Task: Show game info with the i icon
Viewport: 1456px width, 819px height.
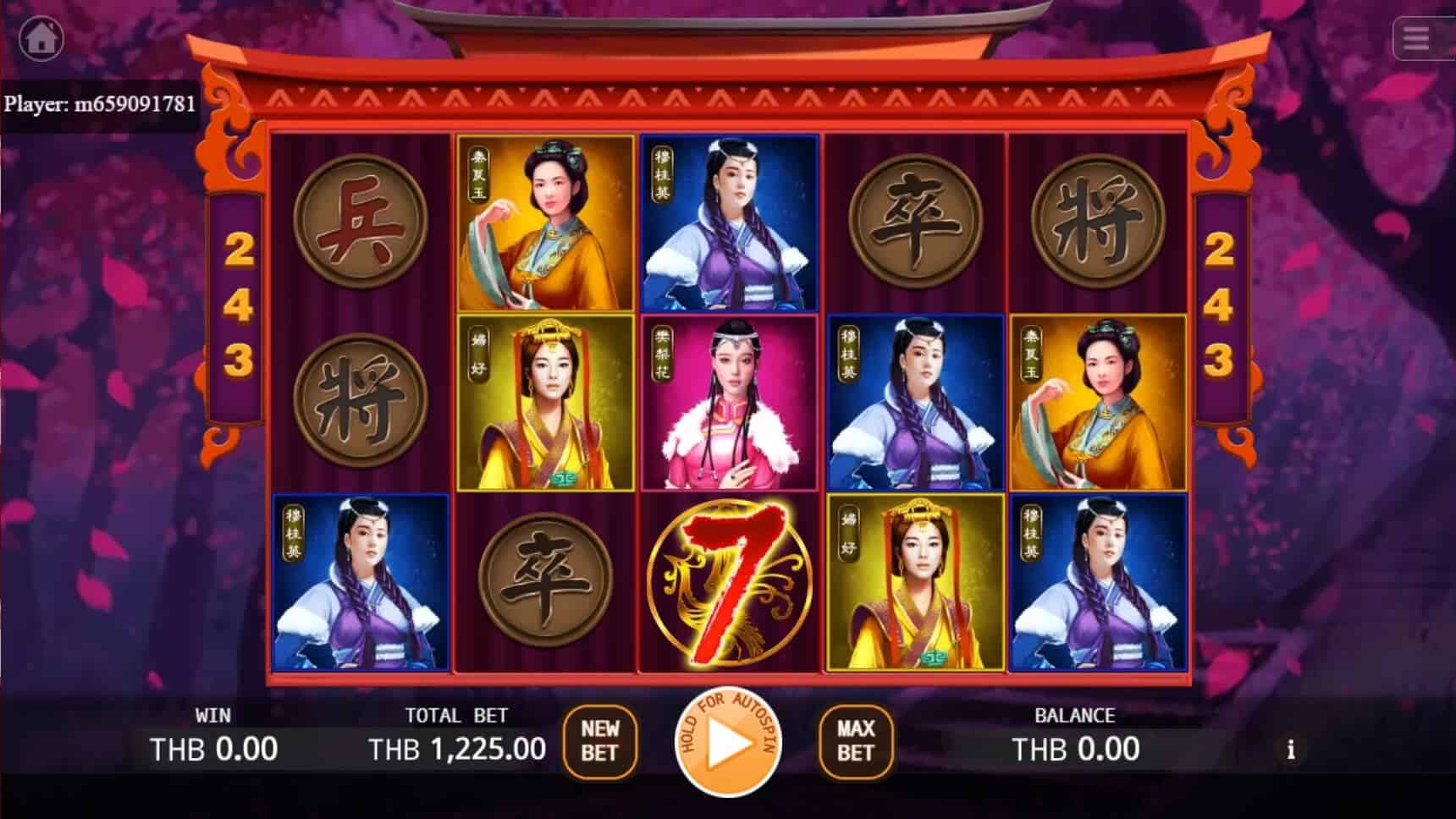Action: (1290, 750)
